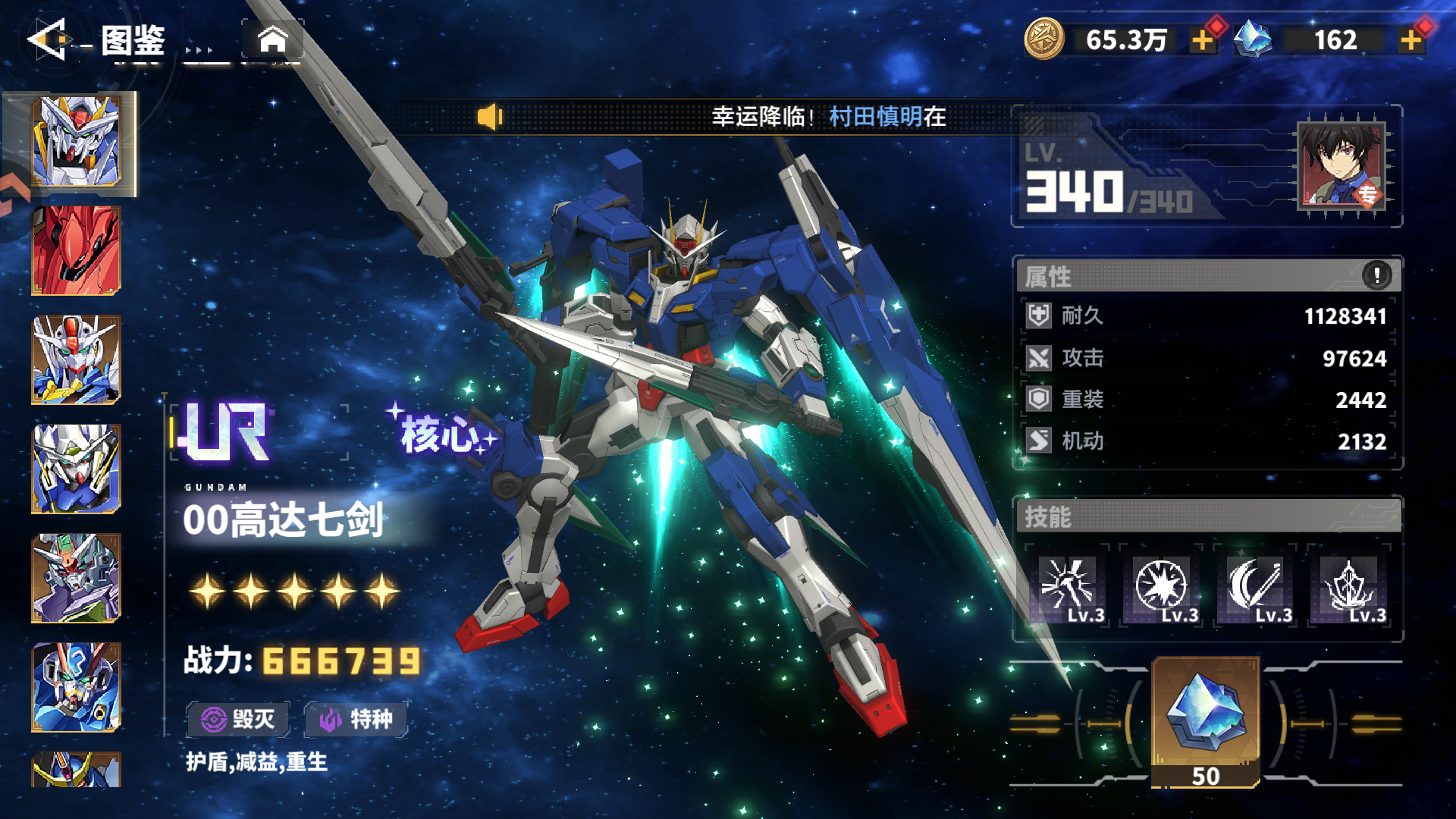
Task: Click the player name 村田慎明 in the announcement
Action: pos(876,117)
